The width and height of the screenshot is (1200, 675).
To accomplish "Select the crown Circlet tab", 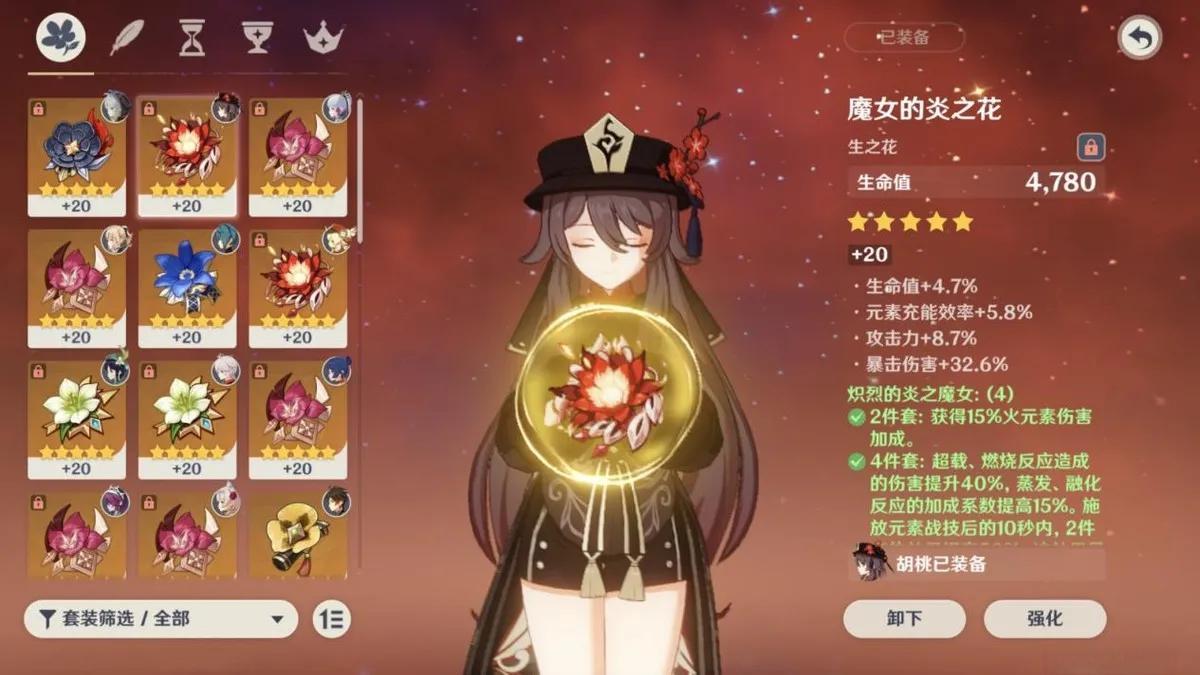I will click(323, 38).
